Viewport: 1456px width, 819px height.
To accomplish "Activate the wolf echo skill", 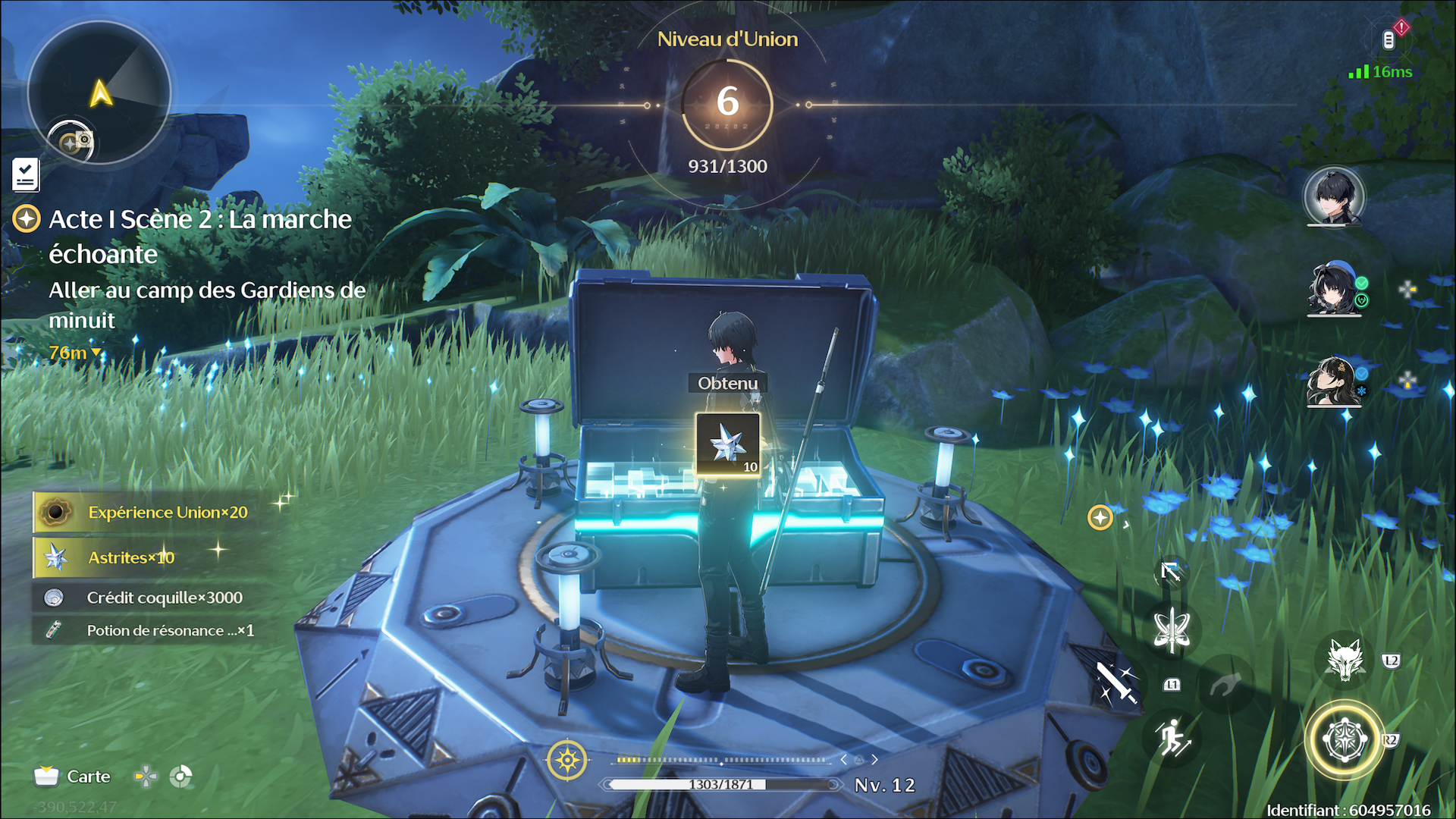I will pos(1345,660).
